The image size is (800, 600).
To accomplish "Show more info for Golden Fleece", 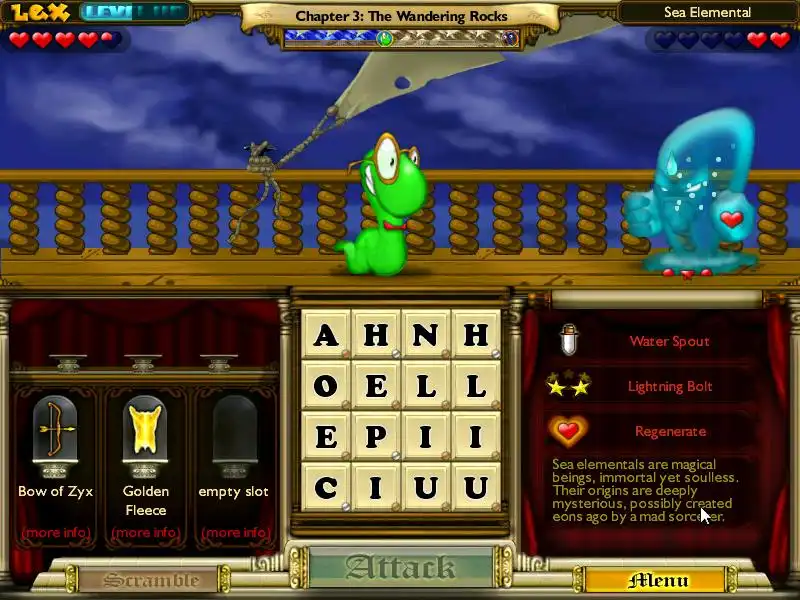I will click(145, 532).
